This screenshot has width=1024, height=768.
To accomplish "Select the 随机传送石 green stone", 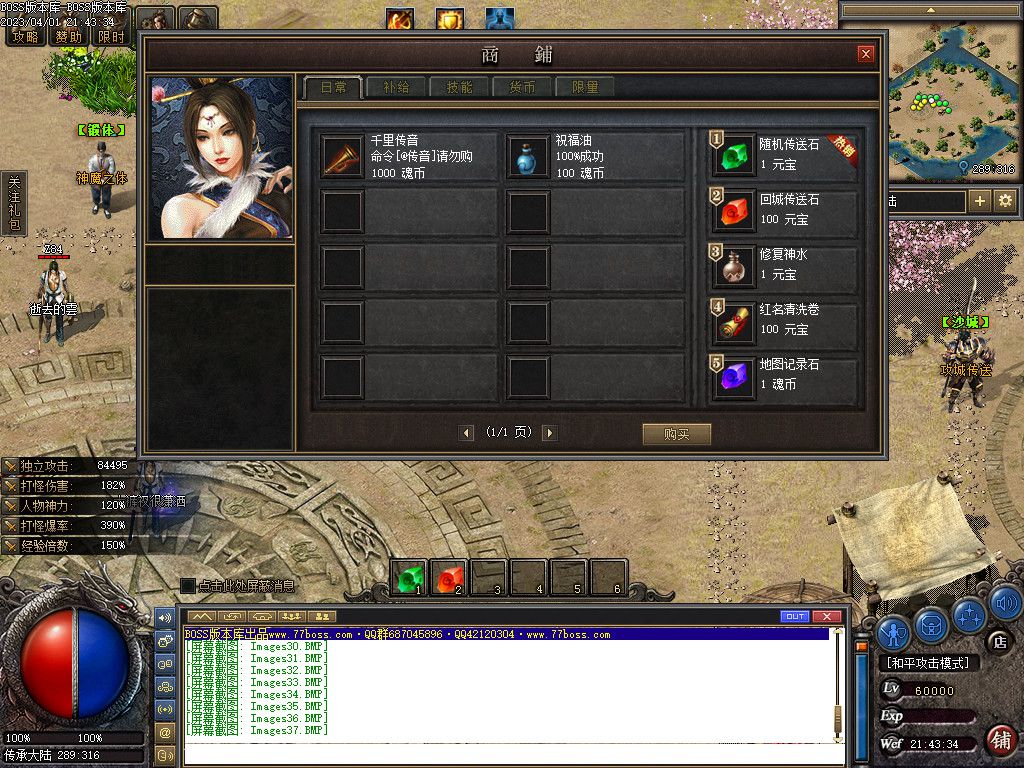I will (x=736, y=156).
